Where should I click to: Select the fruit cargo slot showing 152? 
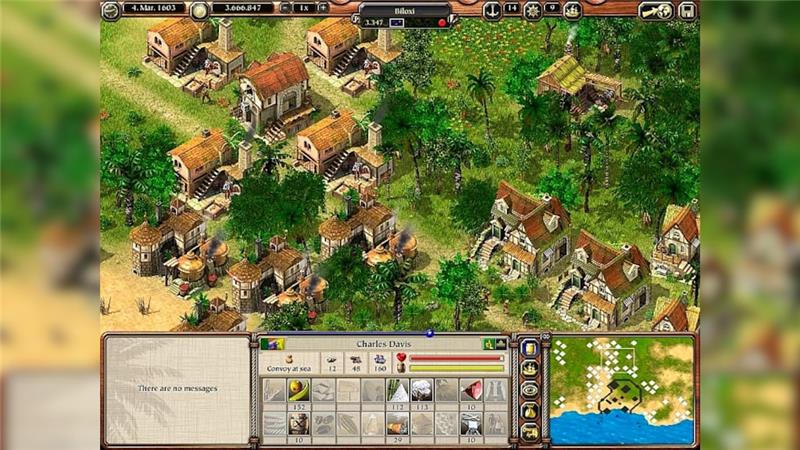pos(297,391)
